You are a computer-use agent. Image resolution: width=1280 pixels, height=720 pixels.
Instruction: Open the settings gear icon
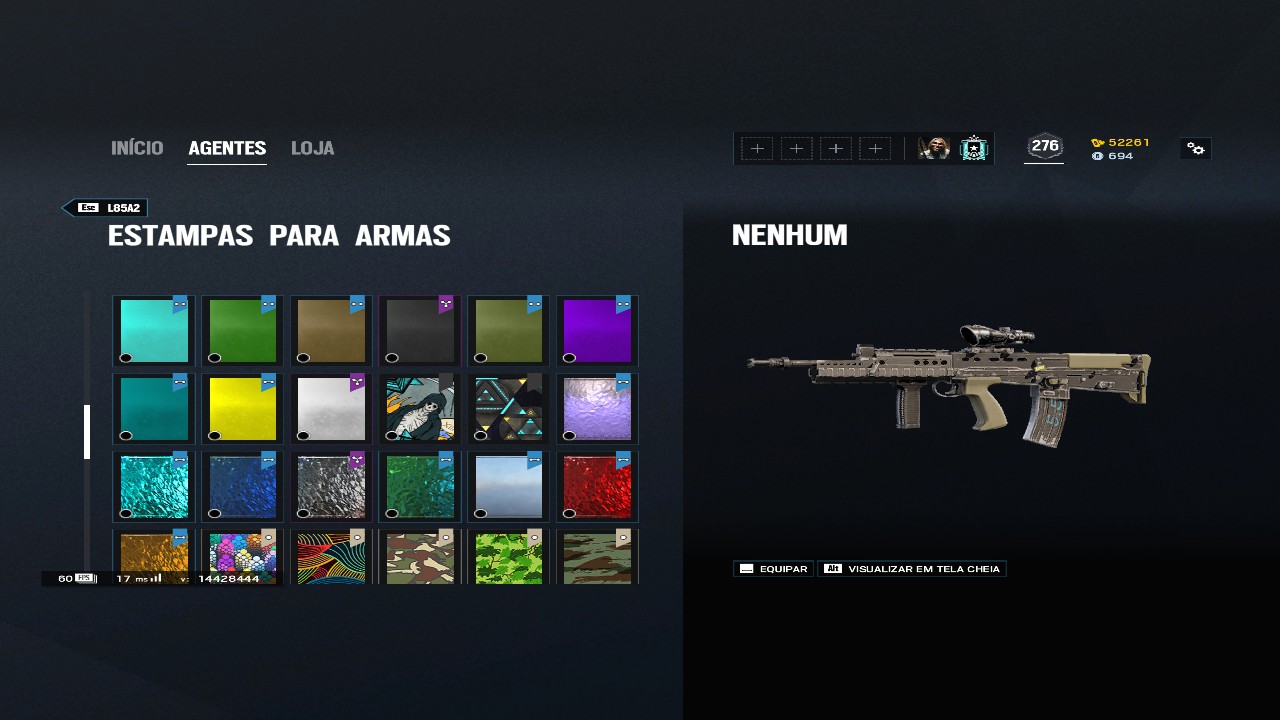[x=1195, y=149]
